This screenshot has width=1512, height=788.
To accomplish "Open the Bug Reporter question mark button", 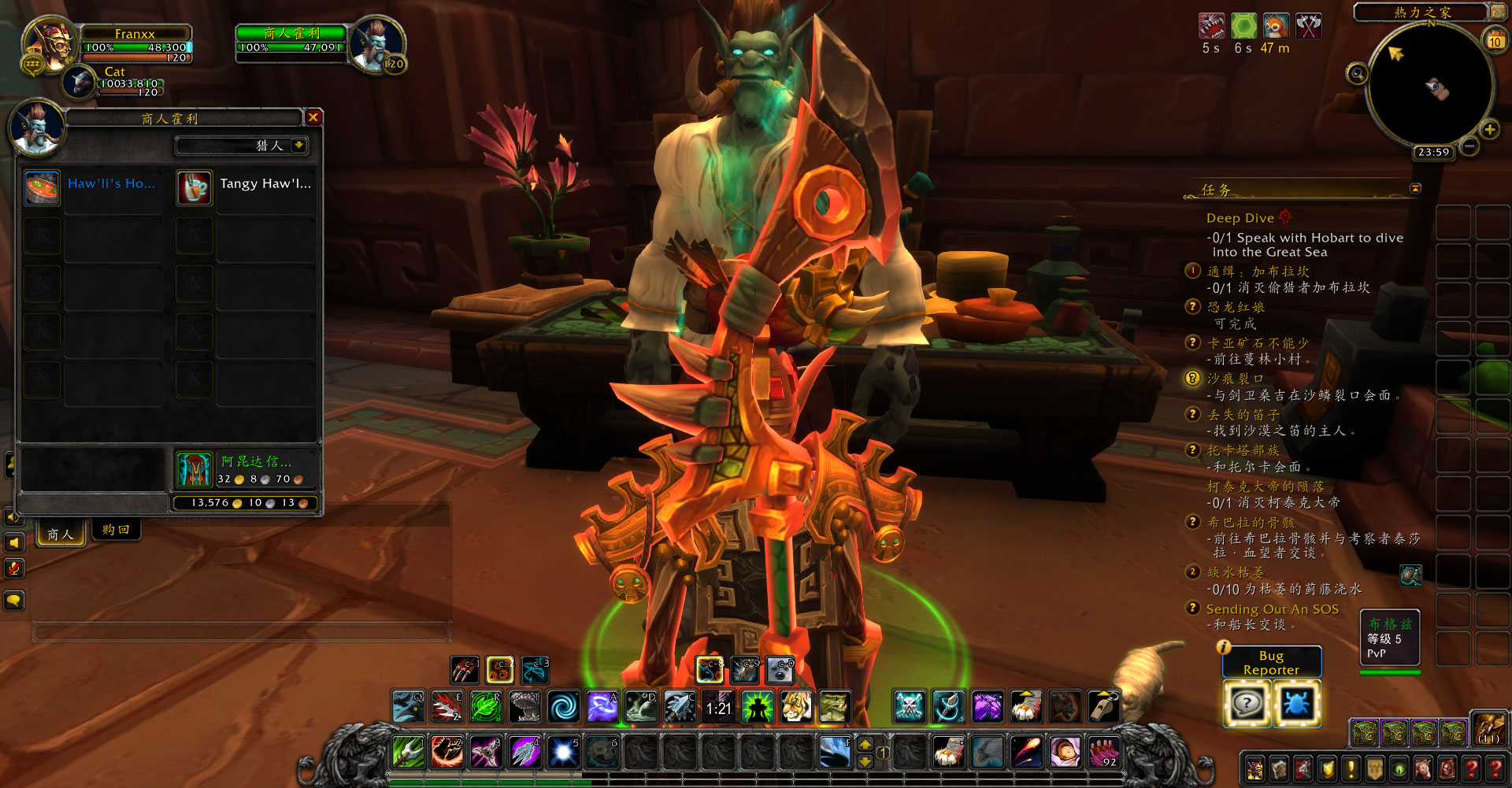I will (x=1247, y=703).
